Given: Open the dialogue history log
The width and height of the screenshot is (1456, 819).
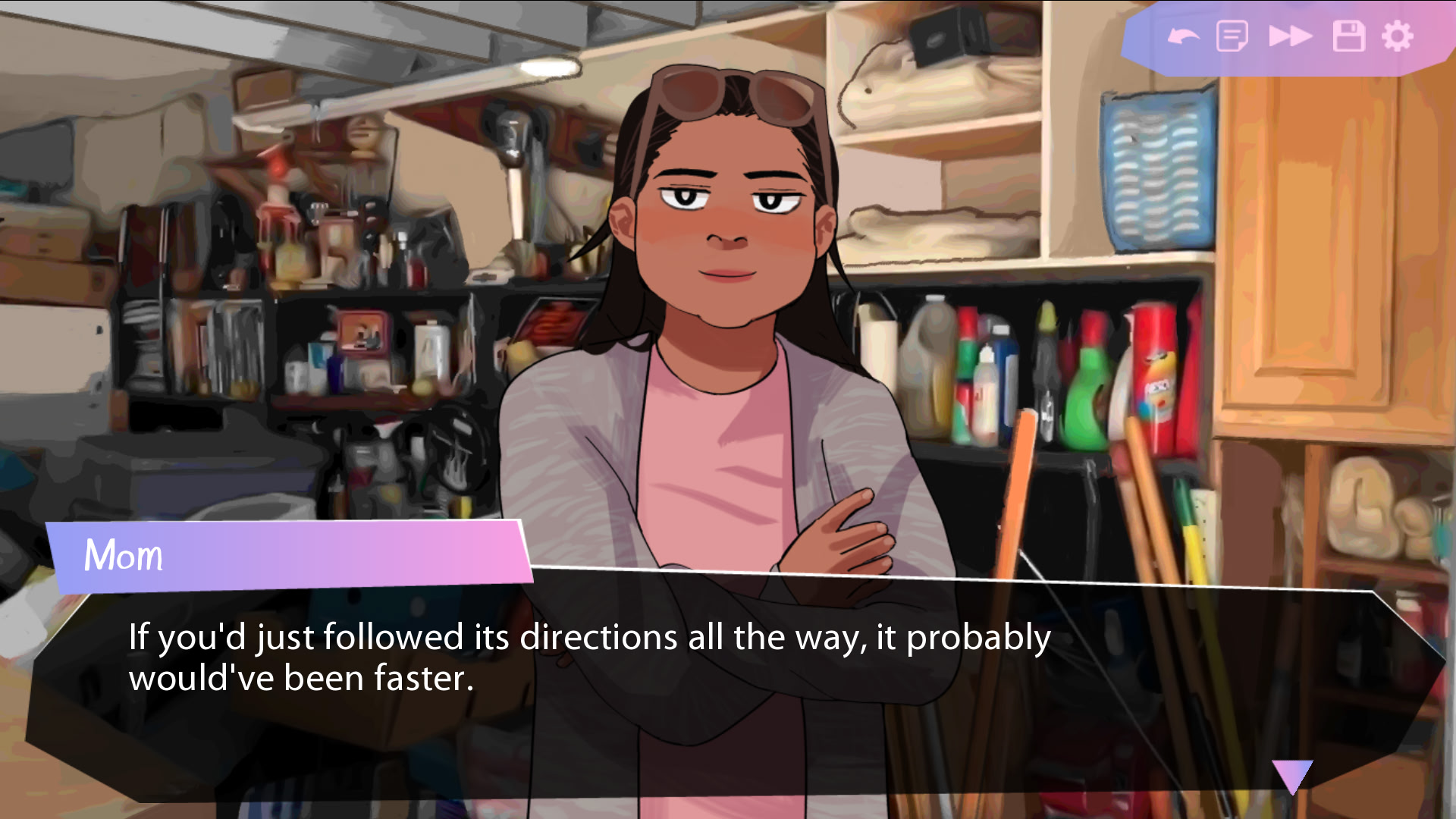Looking at the screenshot, I should 1232,36.
